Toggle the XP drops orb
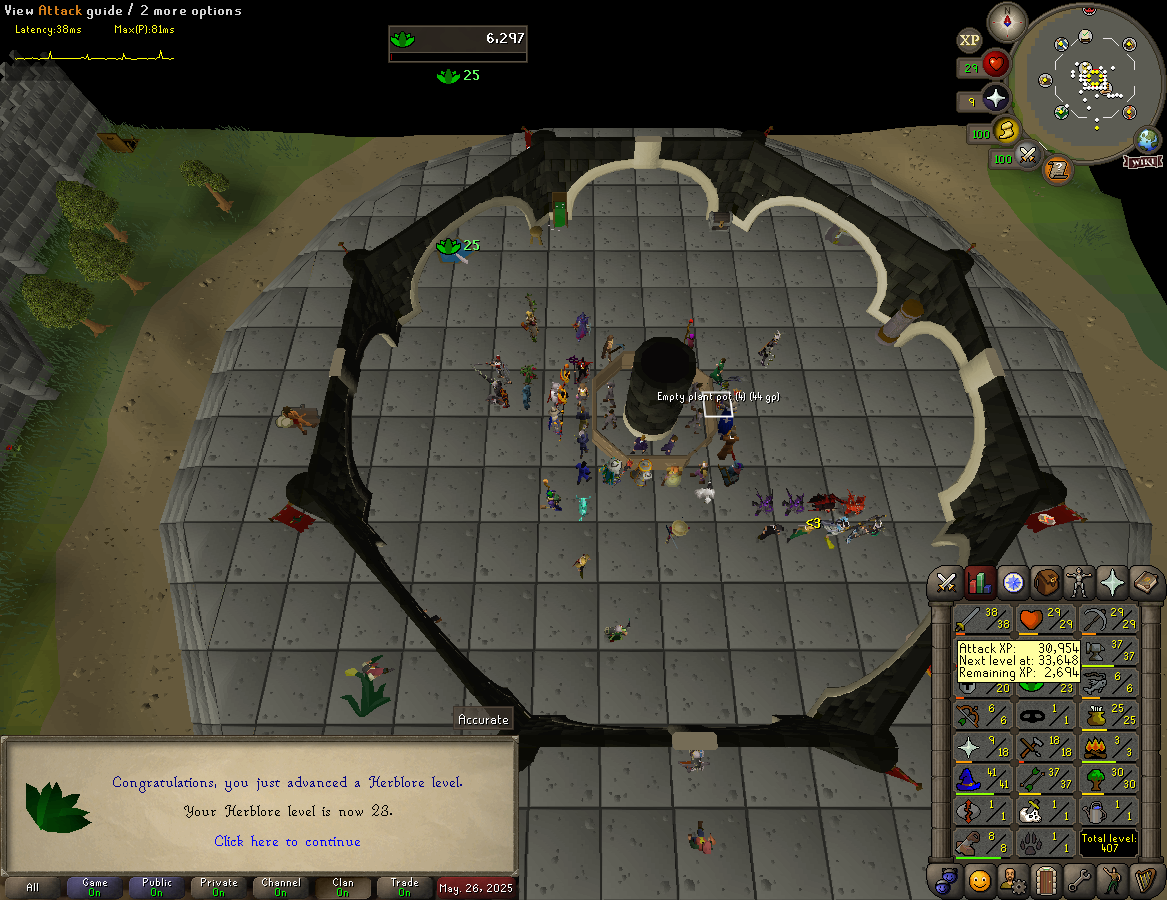The height and width of the screenshot is (900, 1167). (x=969, y=40)
